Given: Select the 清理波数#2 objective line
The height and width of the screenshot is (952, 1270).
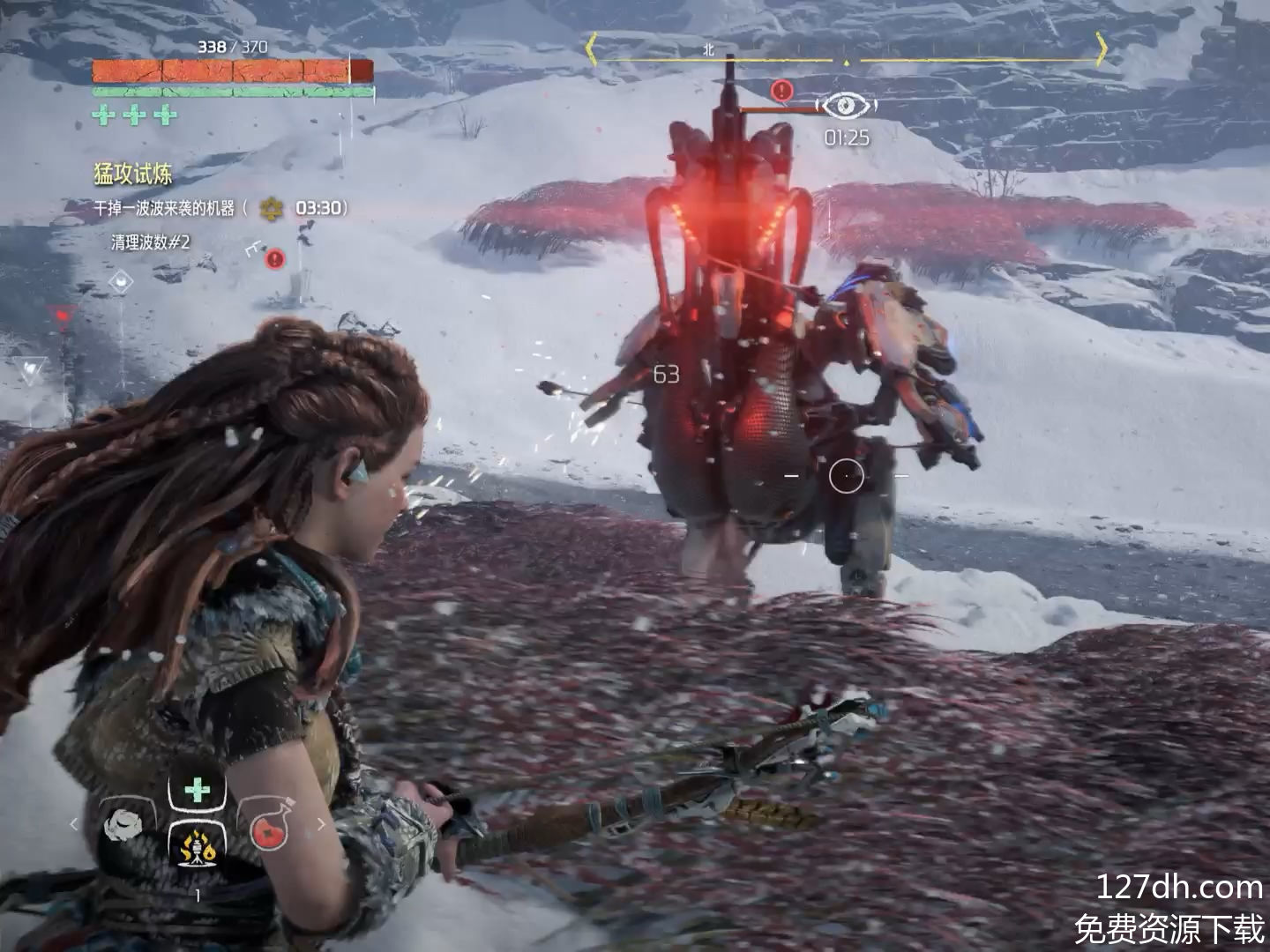Looking at the screenshot, I should tap(150, 242).
